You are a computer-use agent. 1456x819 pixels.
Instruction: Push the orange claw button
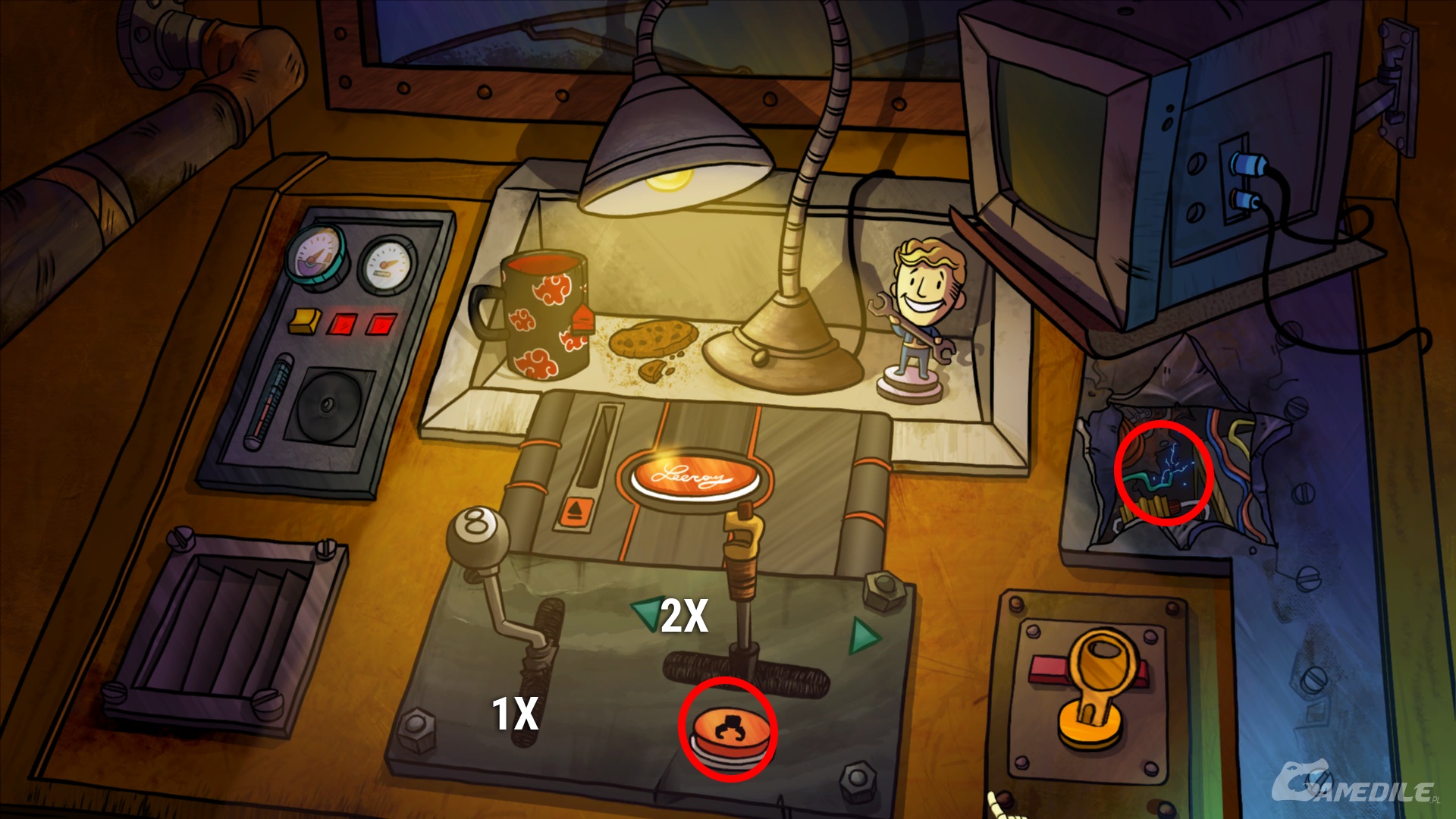(x=727, y=730)
